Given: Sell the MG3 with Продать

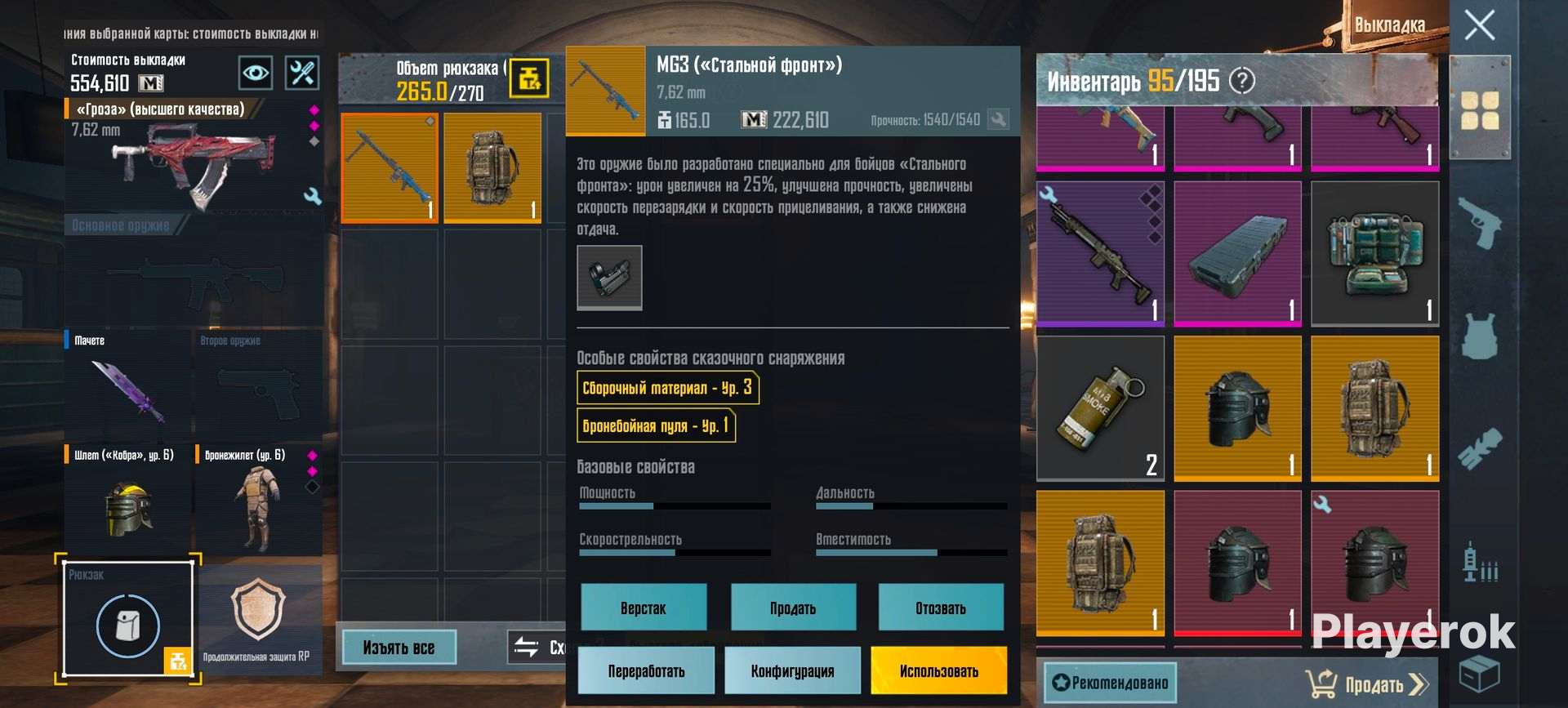Looking at the screenshot, I should [792, 608].
